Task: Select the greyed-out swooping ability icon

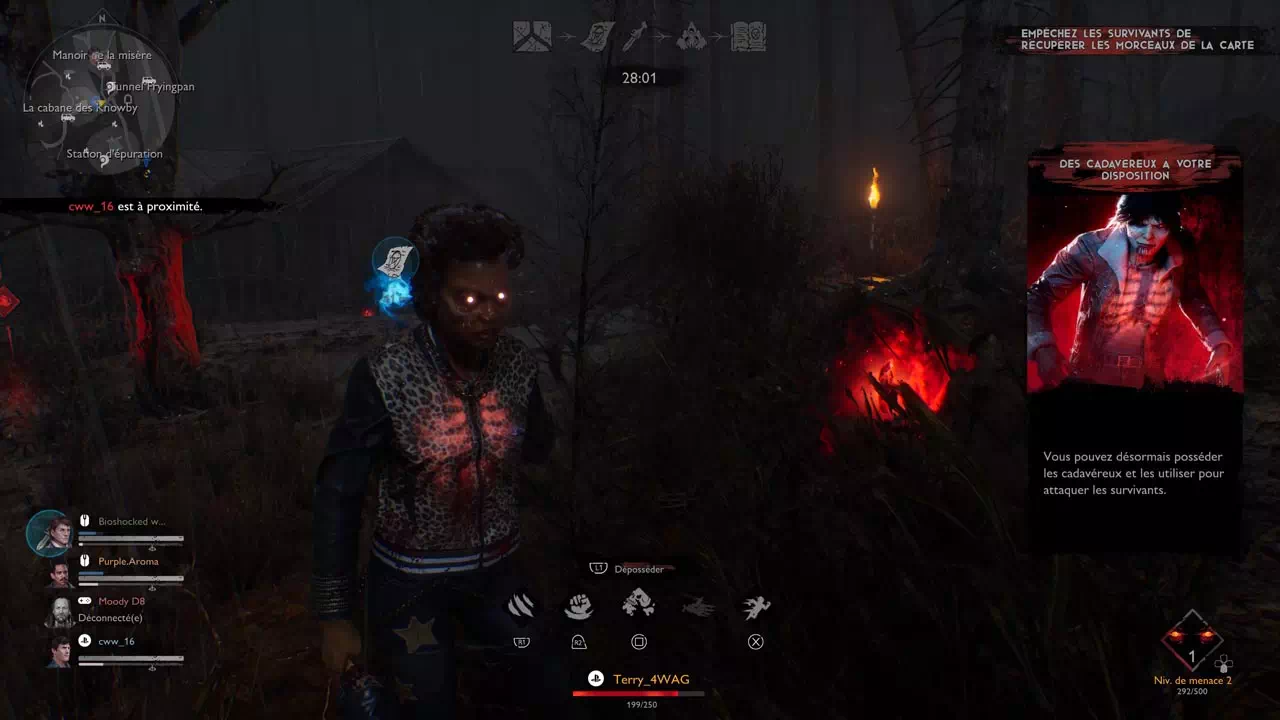Action: click(698, 607)
